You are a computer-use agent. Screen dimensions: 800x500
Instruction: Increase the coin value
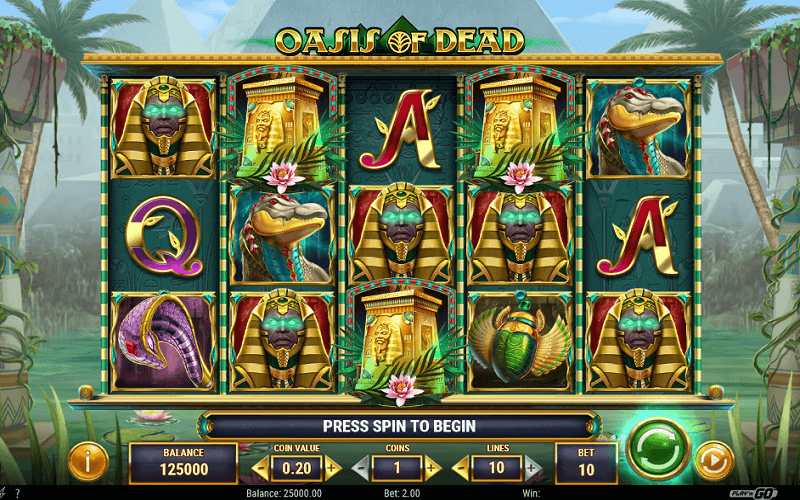332,466
